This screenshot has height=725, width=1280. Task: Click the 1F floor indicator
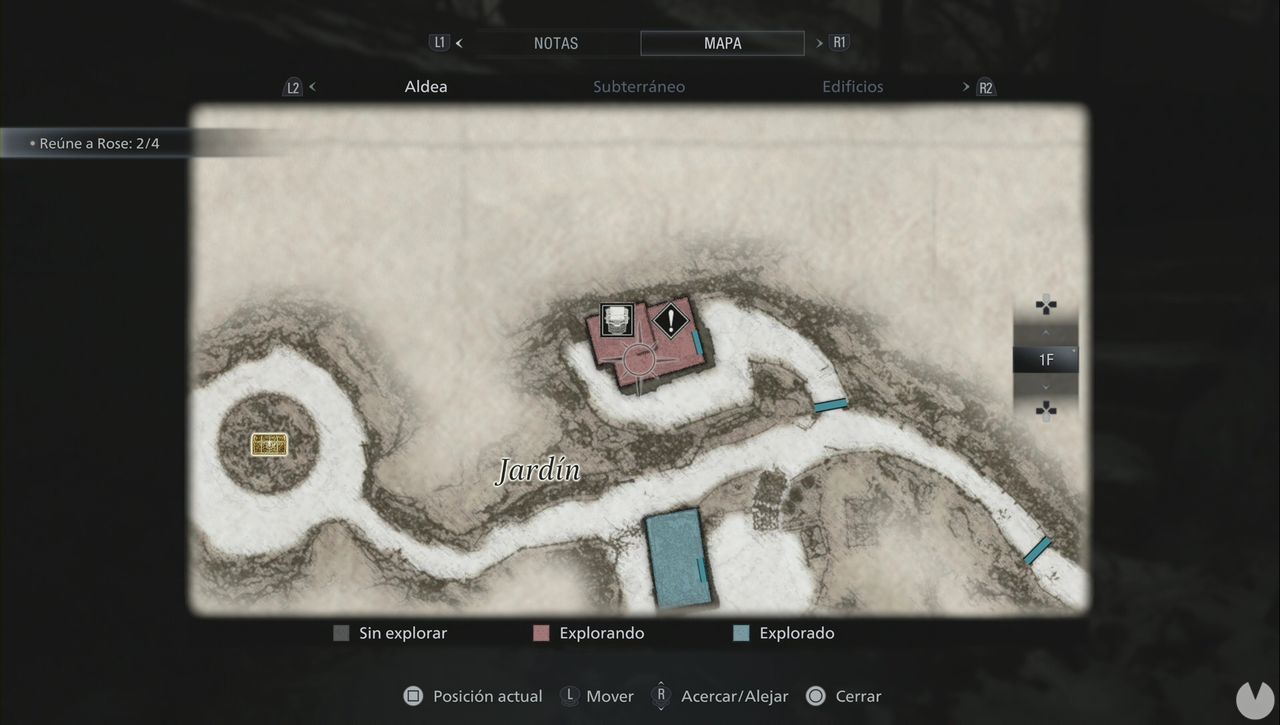(1046, 360)
